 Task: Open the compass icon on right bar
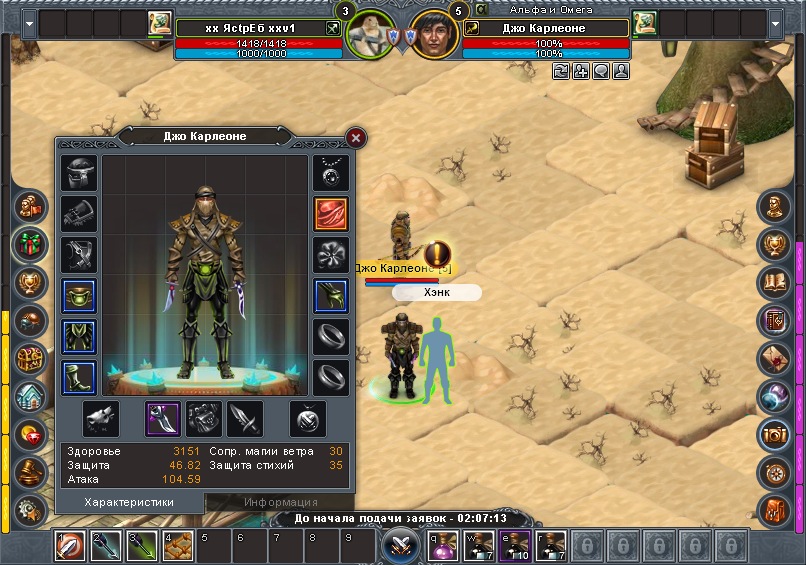tap(774, 471)
